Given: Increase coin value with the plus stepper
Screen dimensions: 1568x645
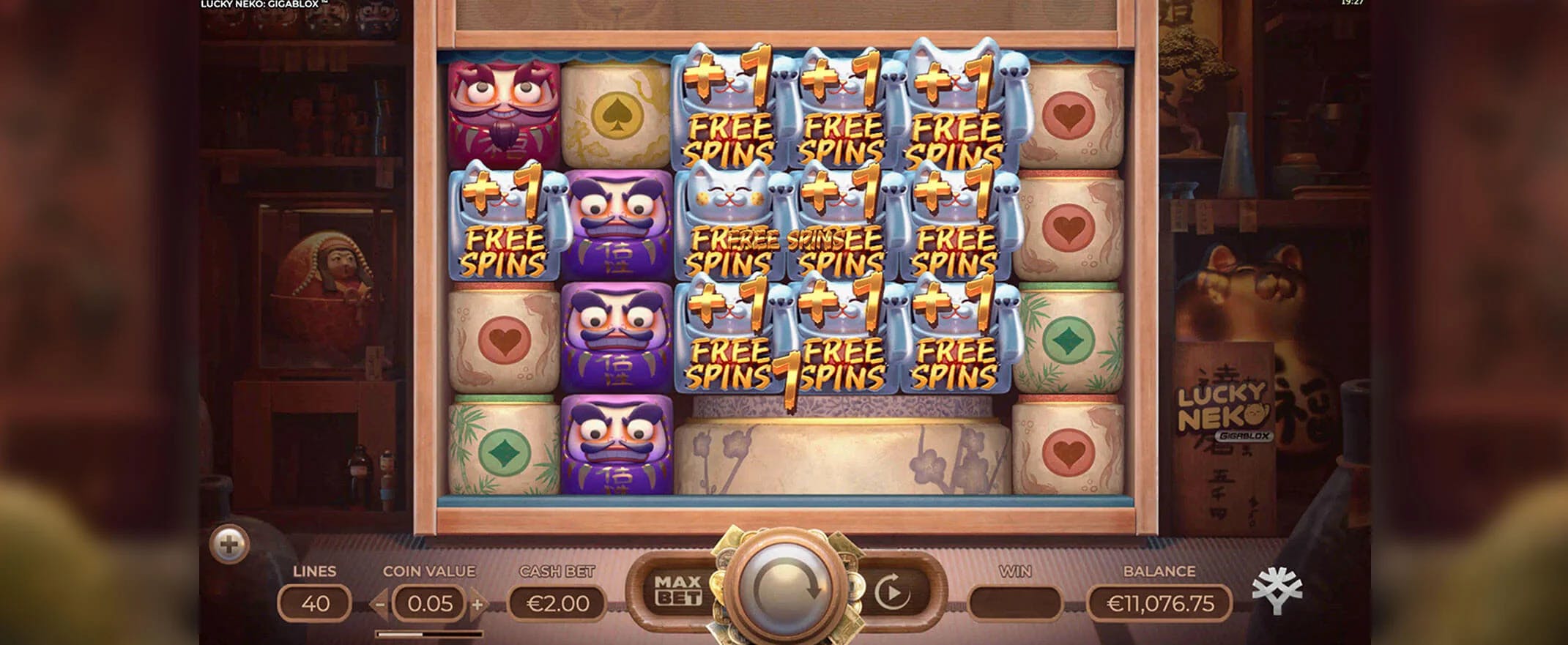Looking at the screenshot, I should pos(477,605).
